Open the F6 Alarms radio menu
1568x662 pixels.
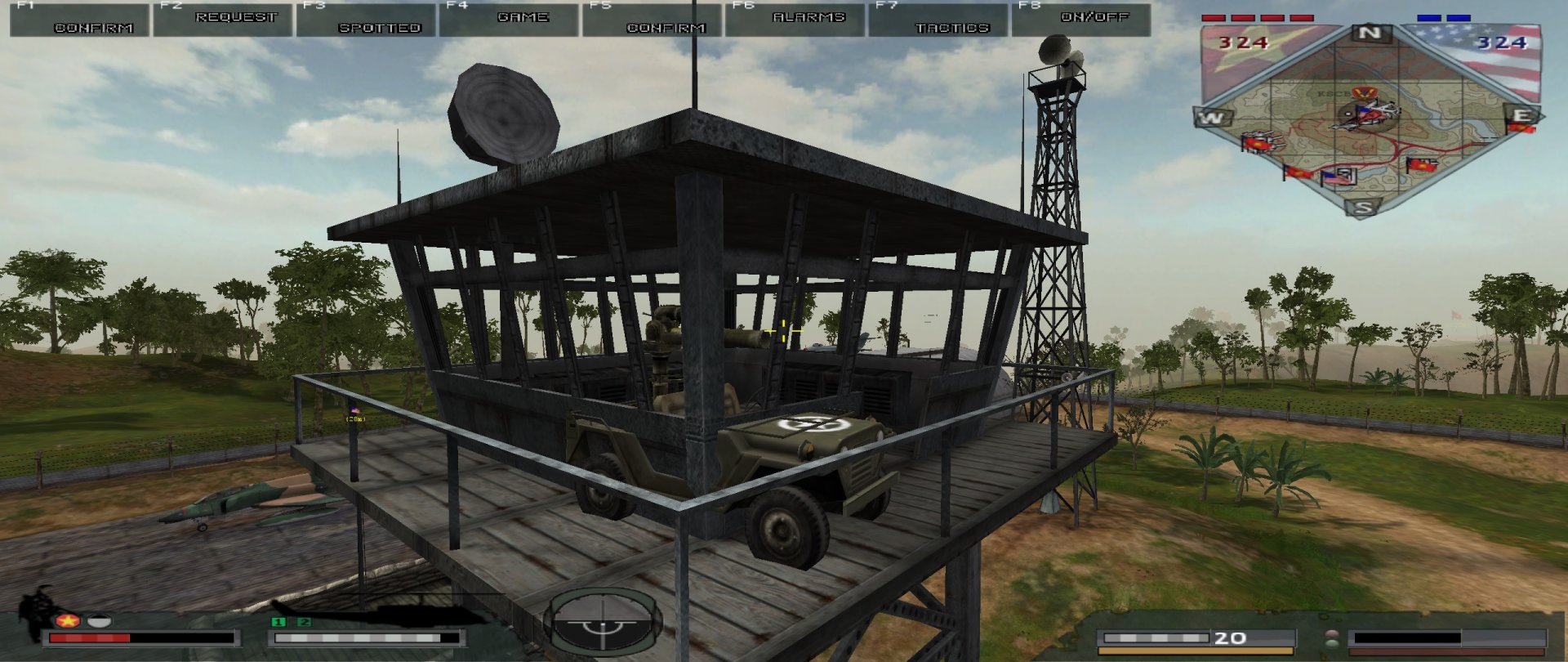[795, 20]
